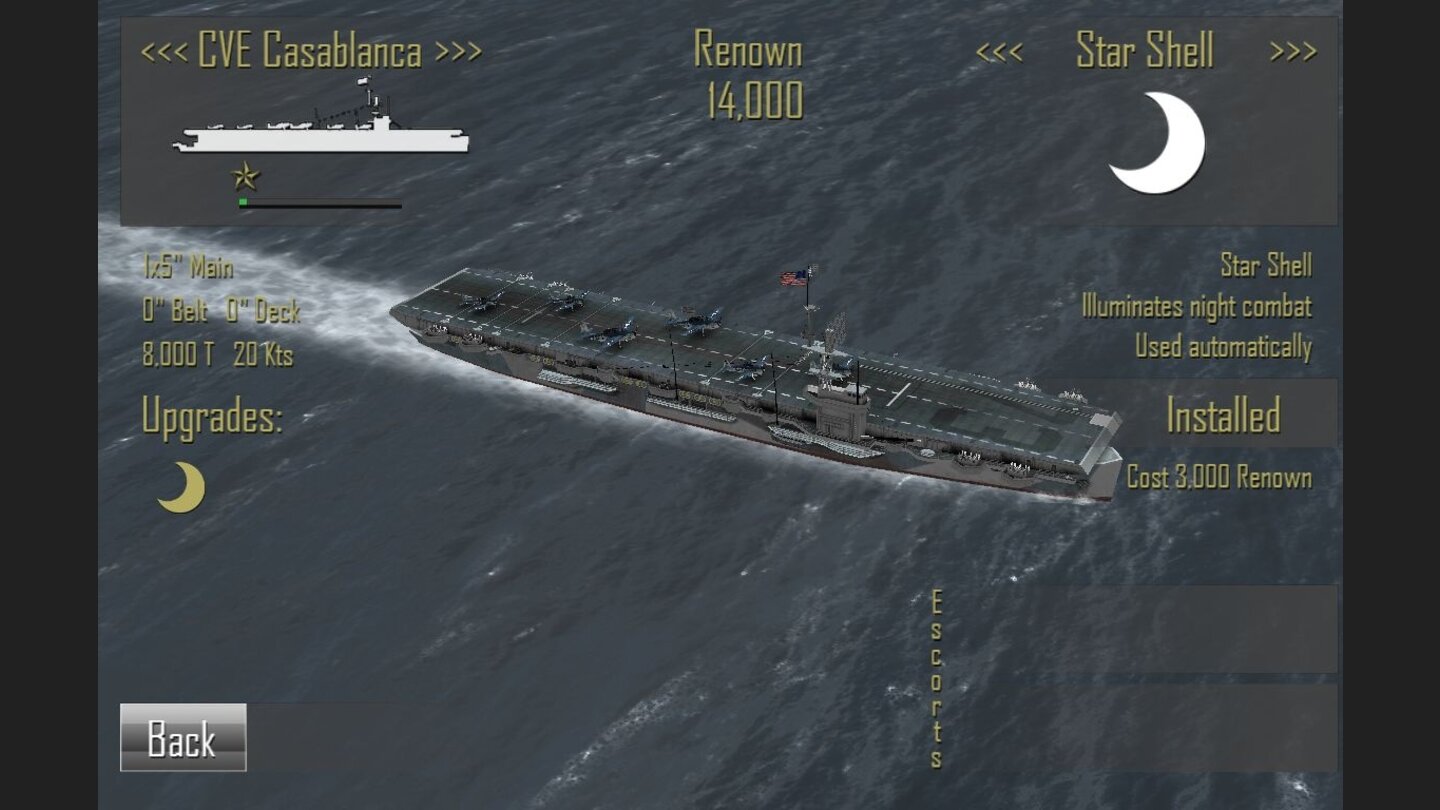The image size is (1440, 810).
Task: Open the Escorts section
Action: coord(935,680)
